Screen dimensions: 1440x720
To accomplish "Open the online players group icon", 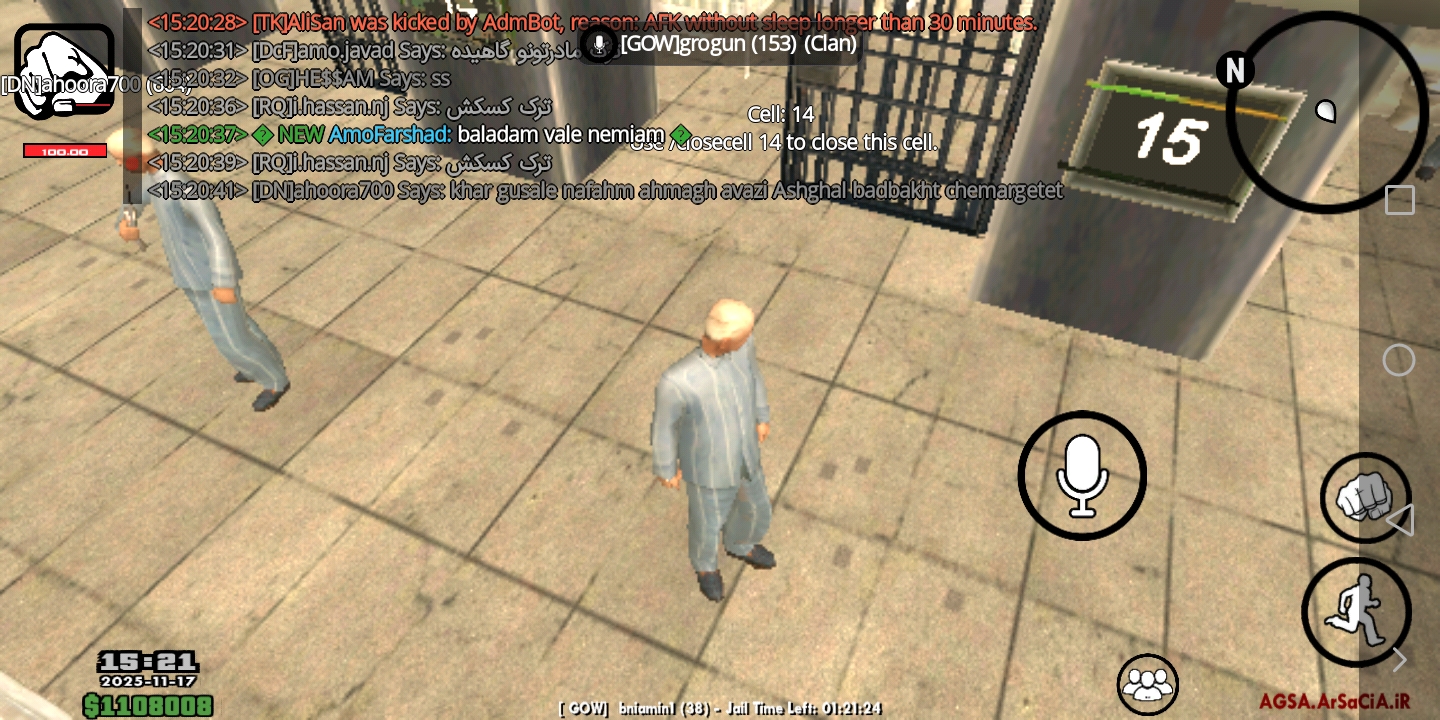I will point(1148,683).
